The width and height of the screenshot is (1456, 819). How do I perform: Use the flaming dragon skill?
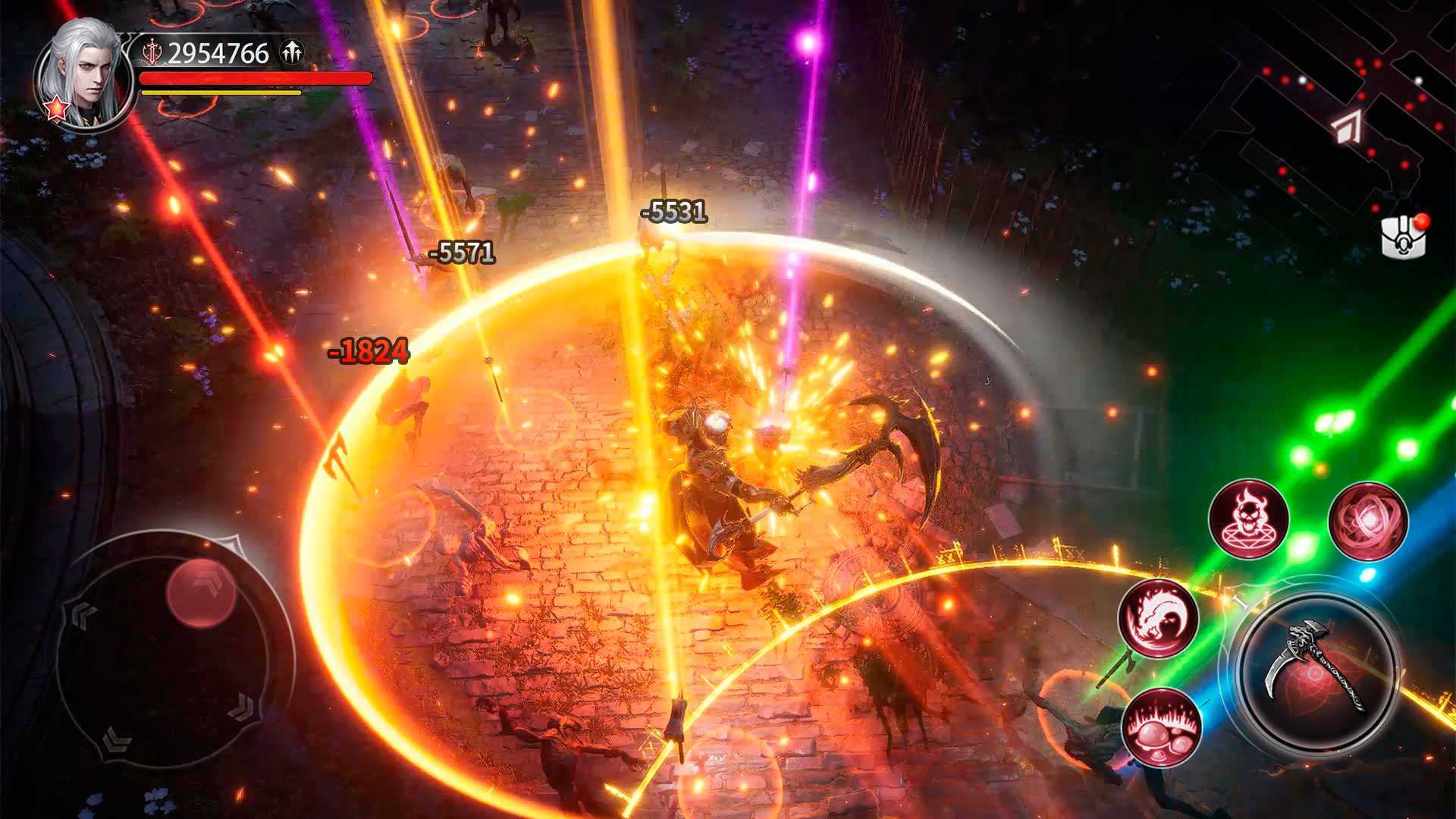coord(1158,617)
